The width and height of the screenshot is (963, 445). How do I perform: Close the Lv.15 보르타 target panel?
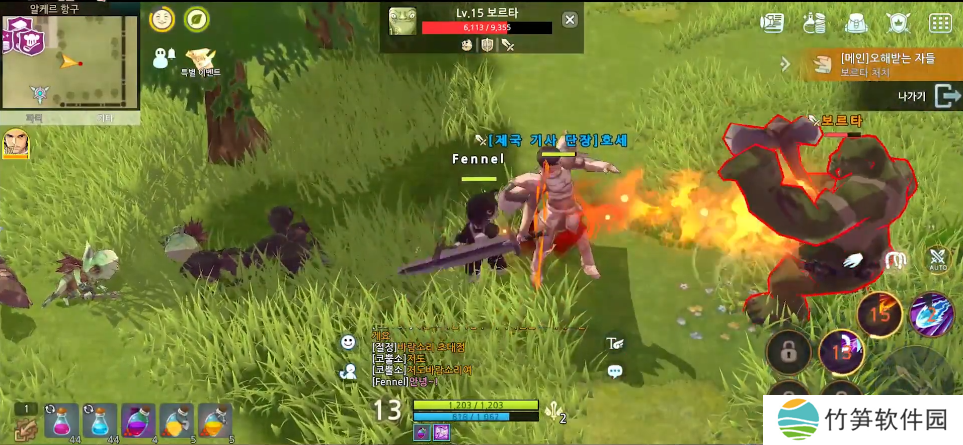pos(569,19)
